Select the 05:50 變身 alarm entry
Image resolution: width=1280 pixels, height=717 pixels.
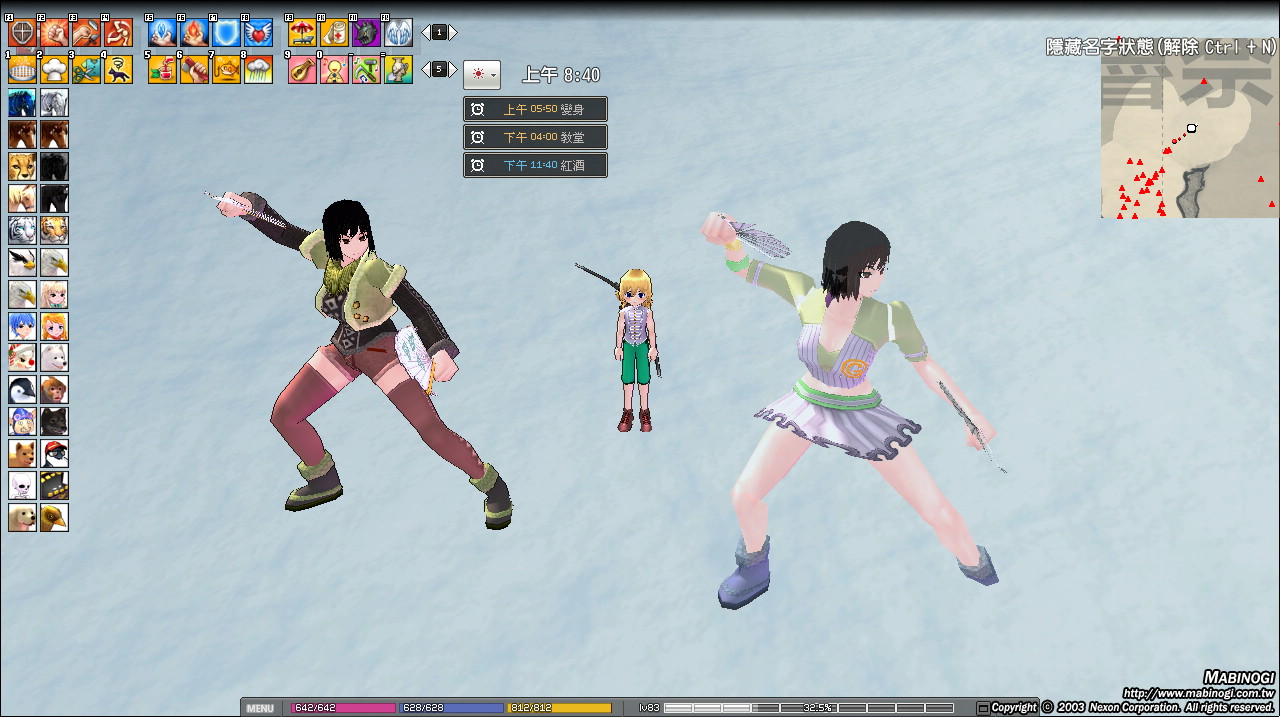pos(535,109)
